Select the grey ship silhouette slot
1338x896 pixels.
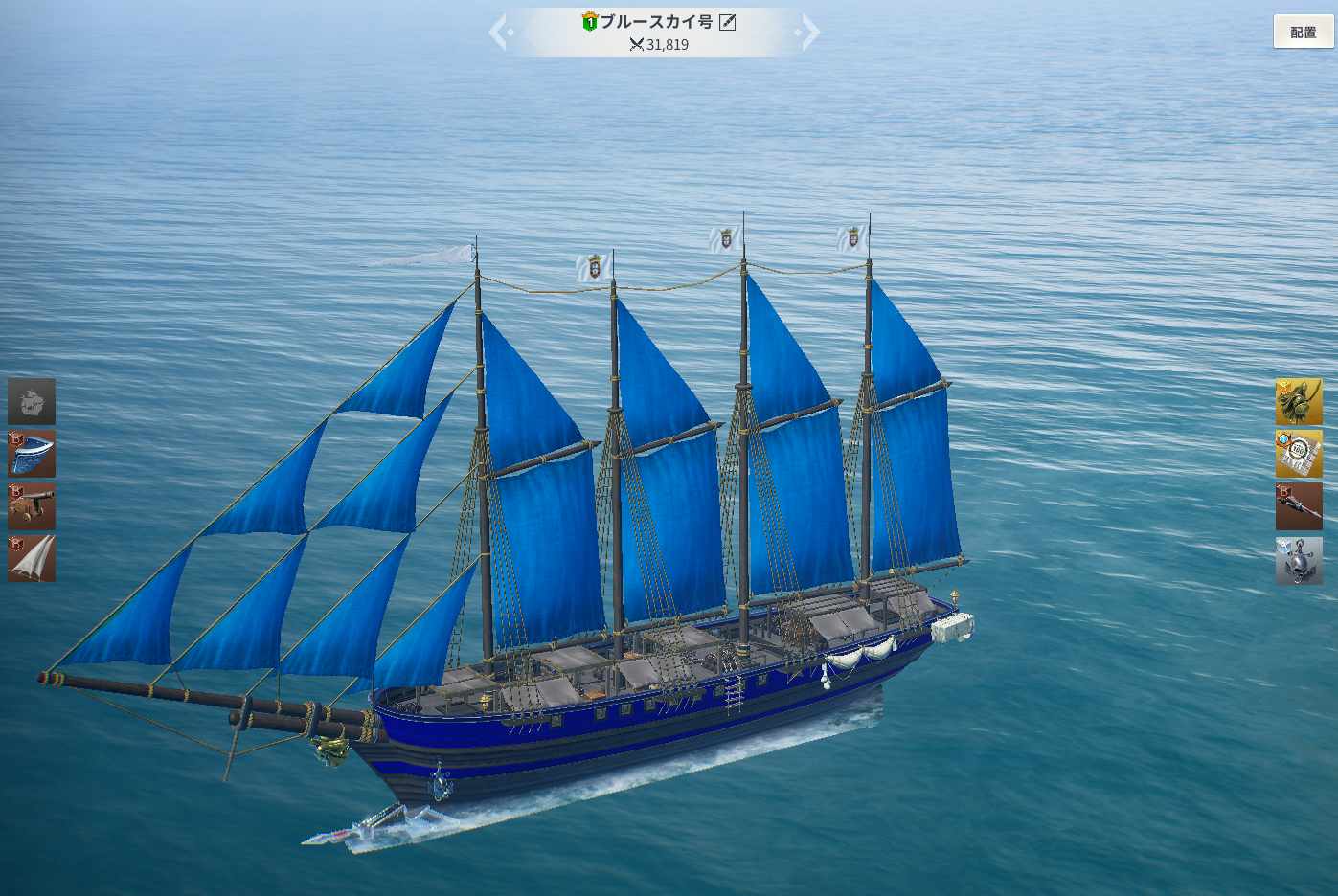pyautogui.click(x=32, y=401)
